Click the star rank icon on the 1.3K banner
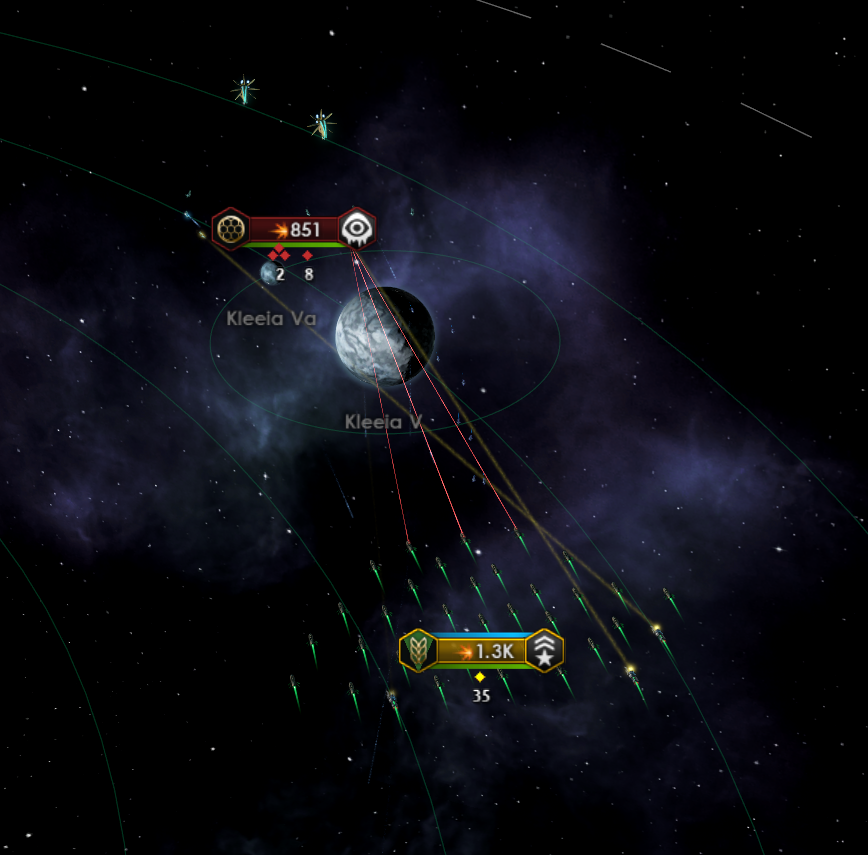The image size is (868, 855). [x=544, y=651]
